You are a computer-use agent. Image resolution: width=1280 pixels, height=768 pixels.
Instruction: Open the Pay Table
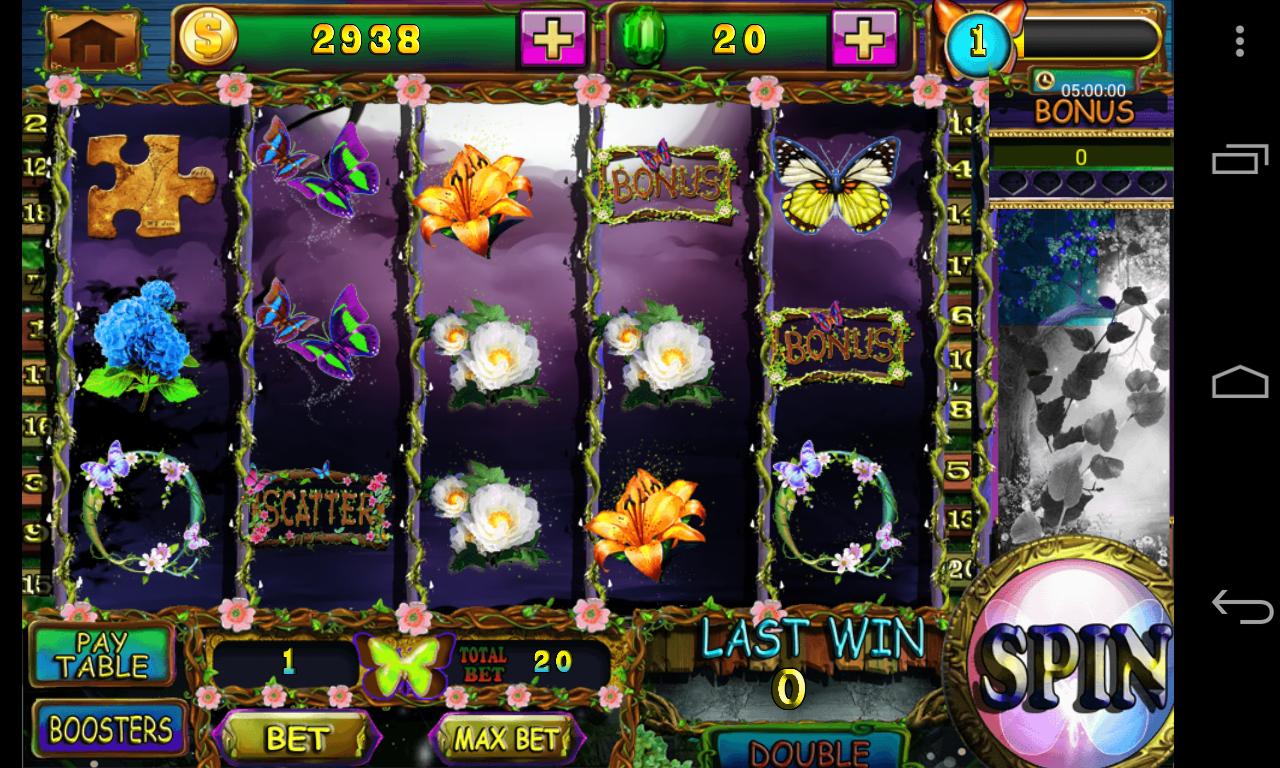pyautogui.click(x=101, y=654)
